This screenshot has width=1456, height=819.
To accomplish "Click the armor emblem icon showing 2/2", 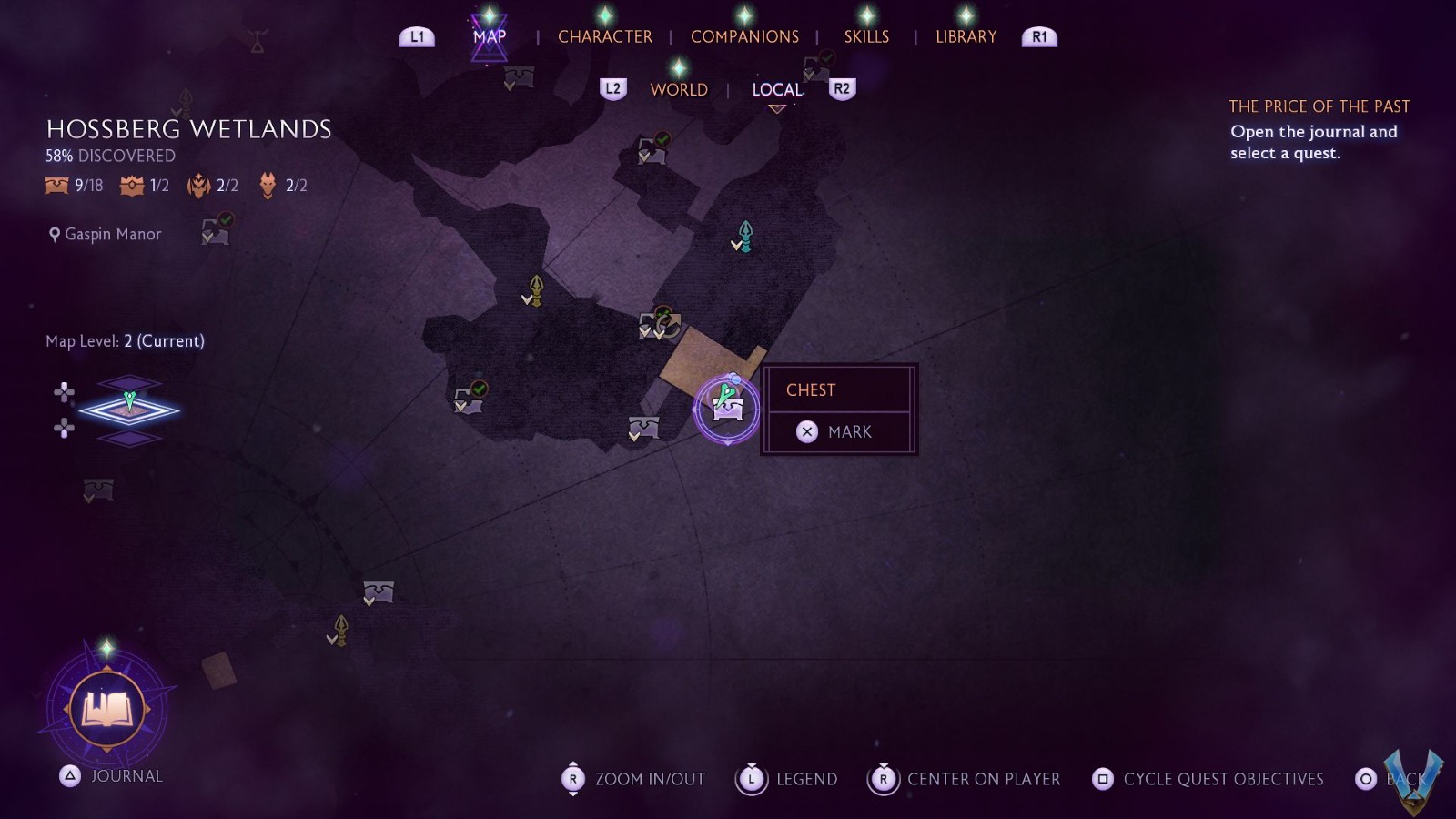I will pos(197,185).
